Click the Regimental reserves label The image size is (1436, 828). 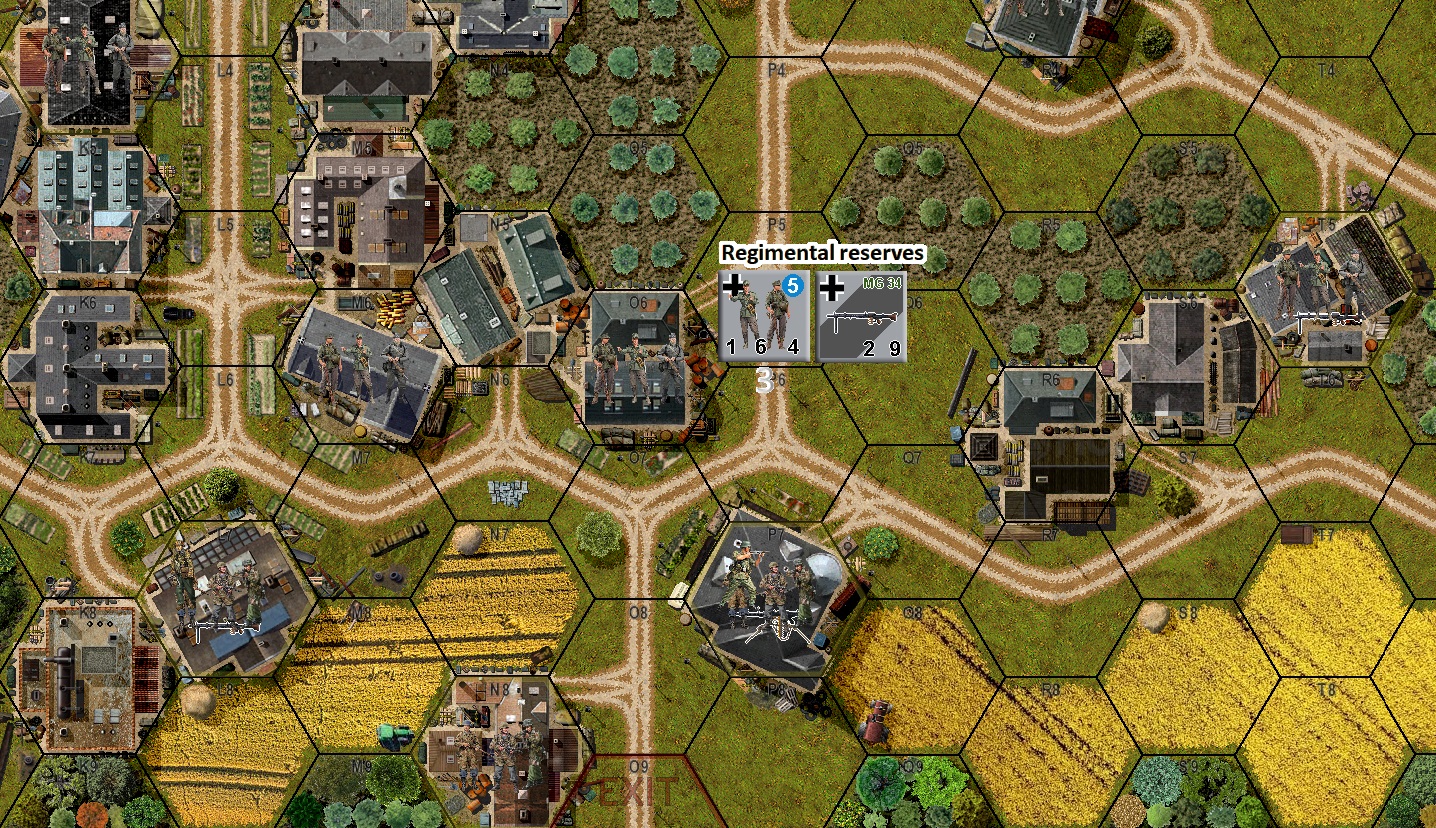(822, 253)
